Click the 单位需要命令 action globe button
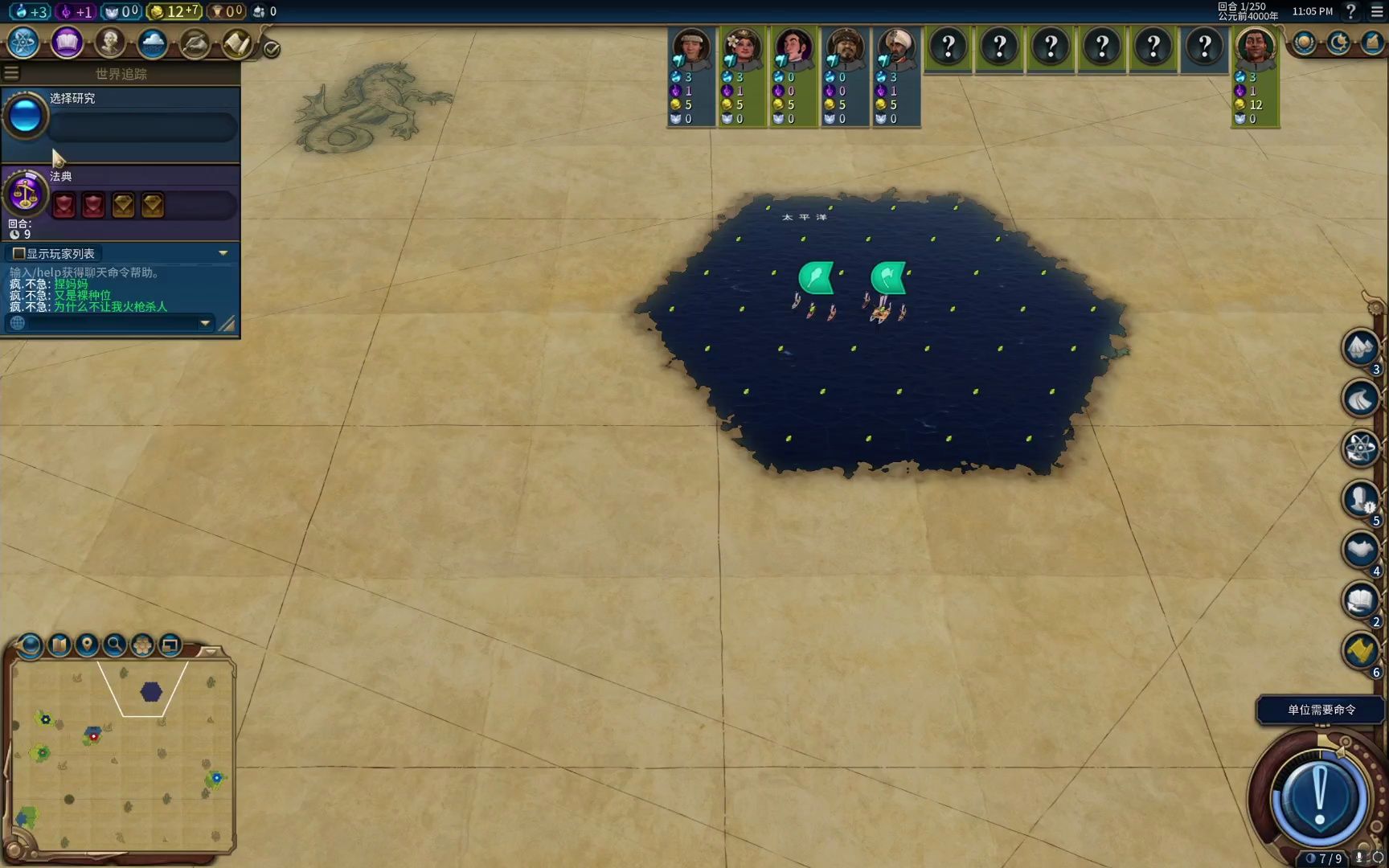This screenshot has height=868, width=1389. point(1319,796)
